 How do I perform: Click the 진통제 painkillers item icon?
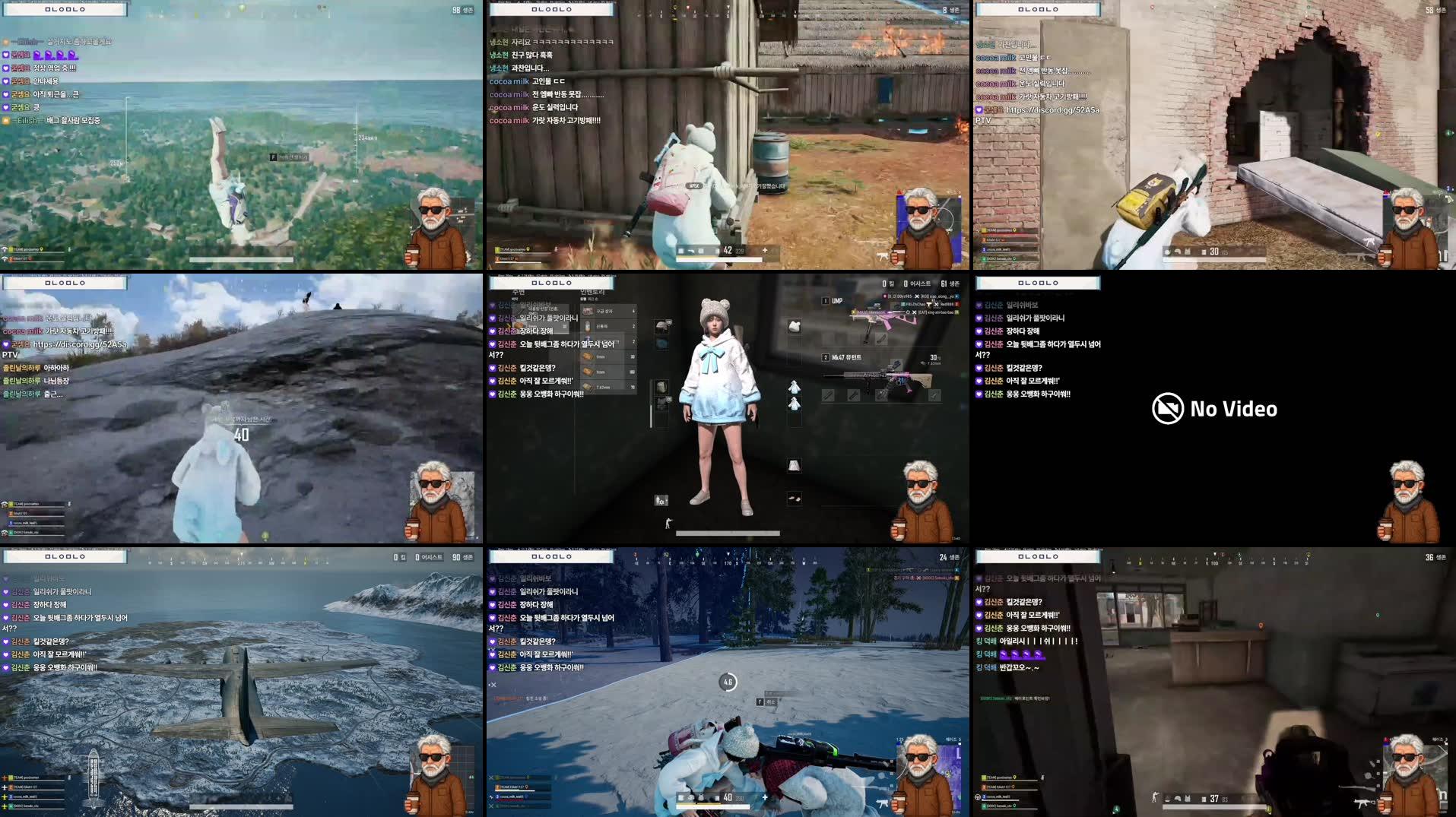point(588,326)
